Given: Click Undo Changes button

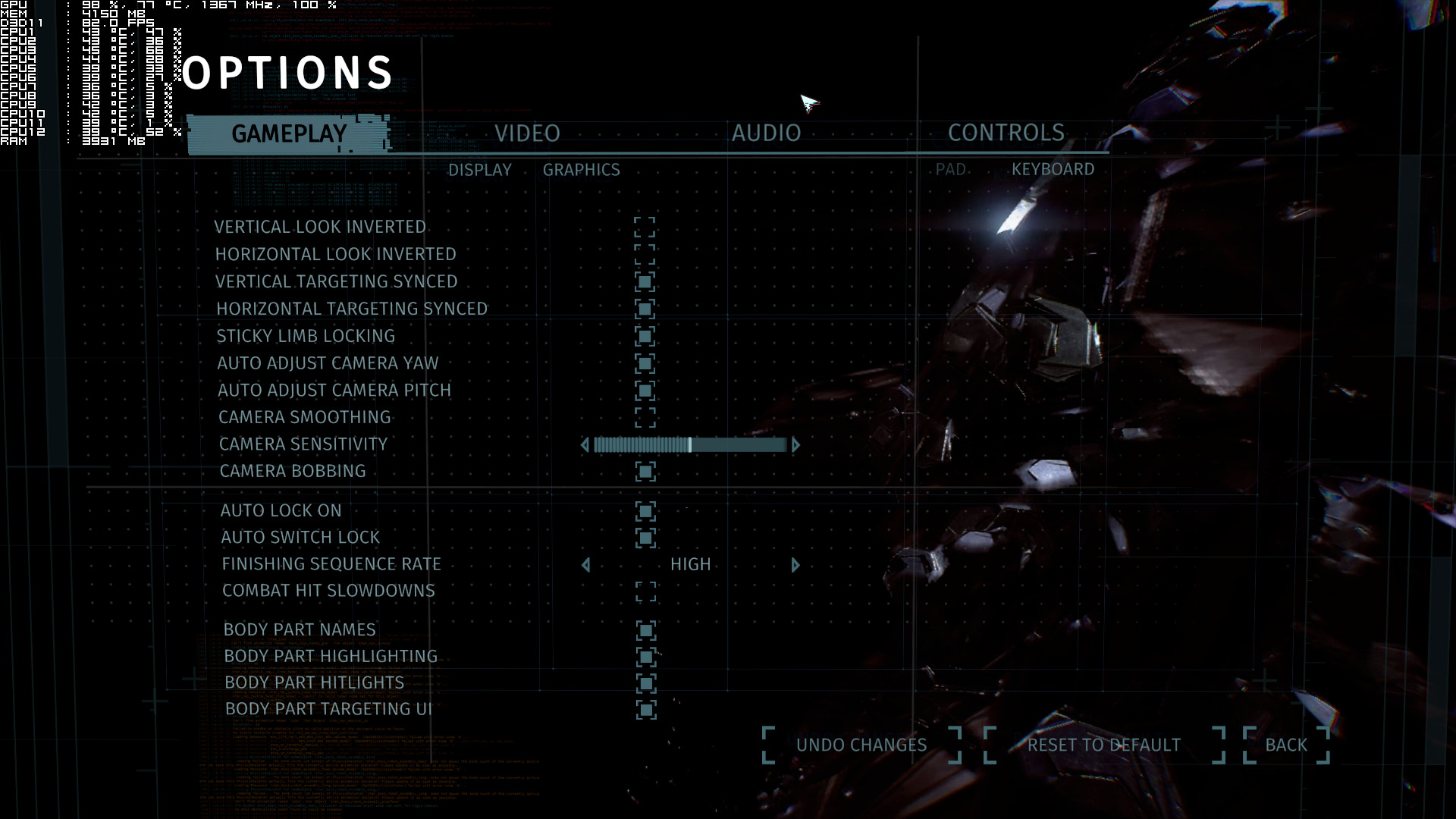Looking at the screenshot, I should coord(861,745).
